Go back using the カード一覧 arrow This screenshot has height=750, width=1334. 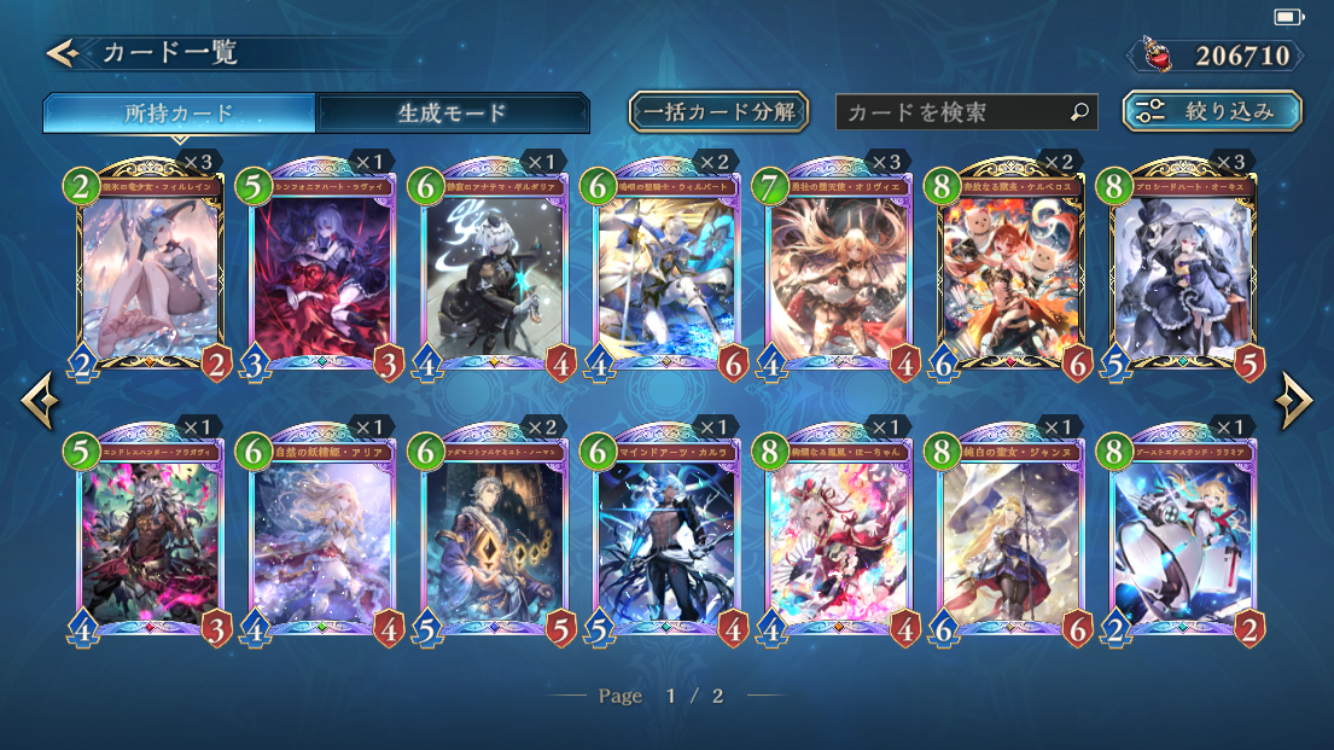(62, 53)
